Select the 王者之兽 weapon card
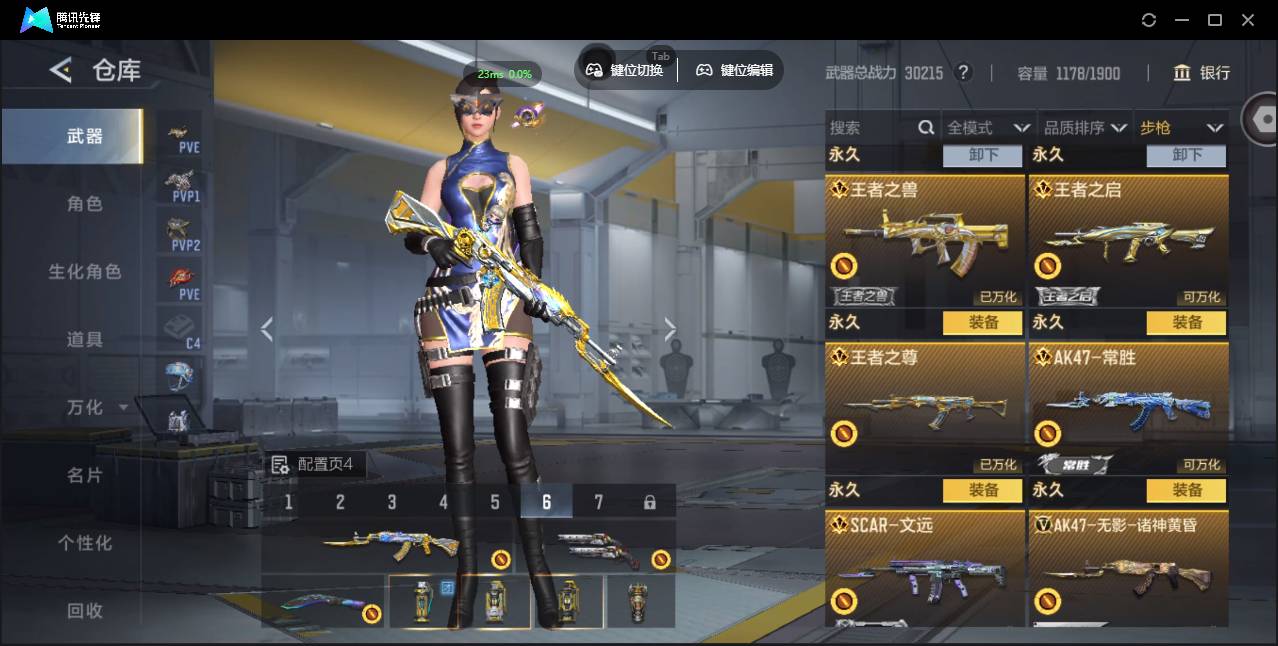 pos(925,240)
